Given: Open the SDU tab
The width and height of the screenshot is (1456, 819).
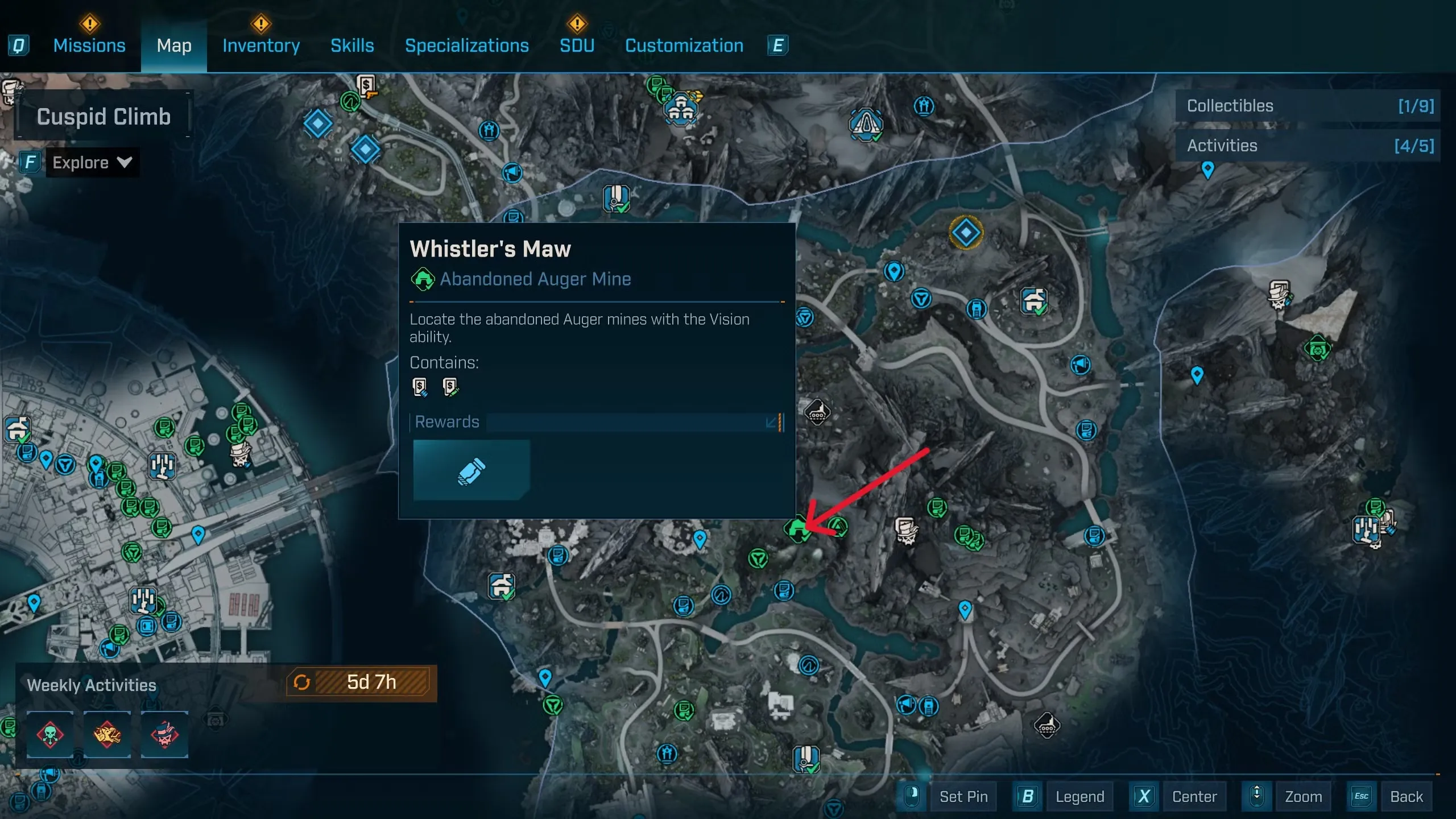Looking at the screenshot, I should pos(577,45).
